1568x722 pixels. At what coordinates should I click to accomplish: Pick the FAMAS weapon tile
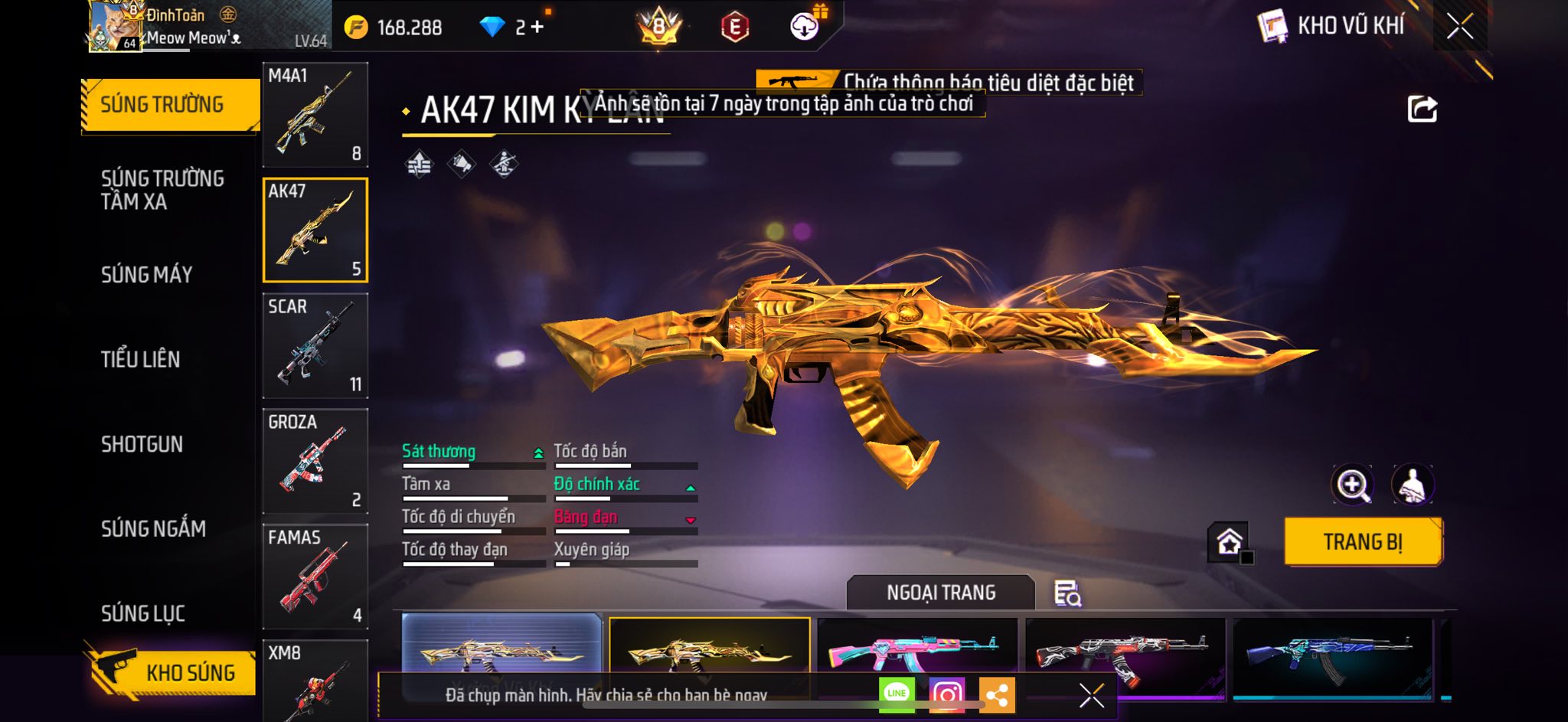point(315,577)
